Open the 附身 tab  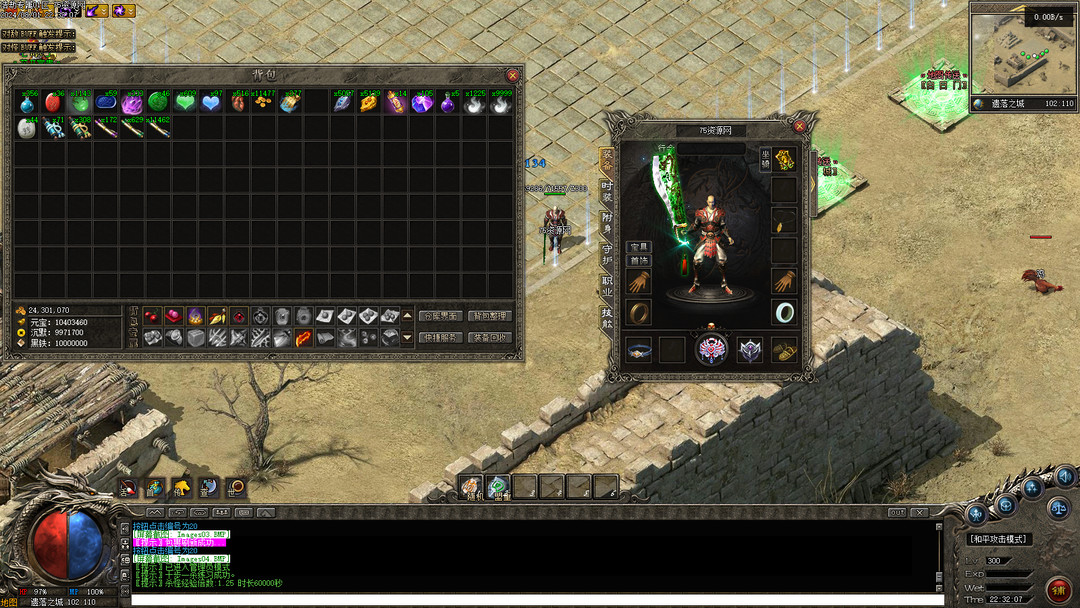coord(607,221)
